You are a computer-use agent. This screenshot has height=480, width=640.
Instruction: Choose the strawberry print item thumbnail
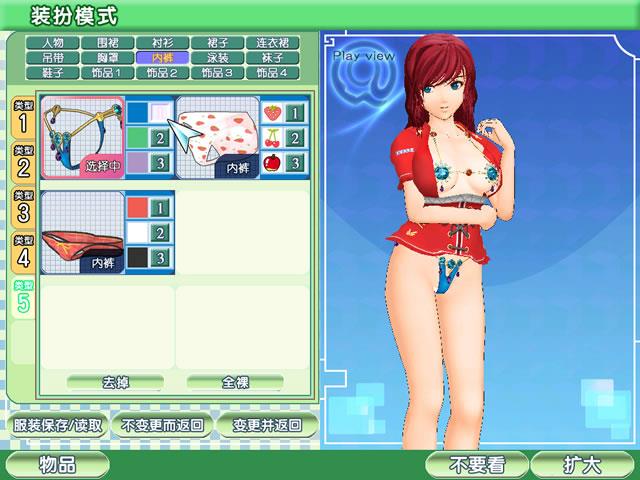pyautogui.click(x=217, y=137)
